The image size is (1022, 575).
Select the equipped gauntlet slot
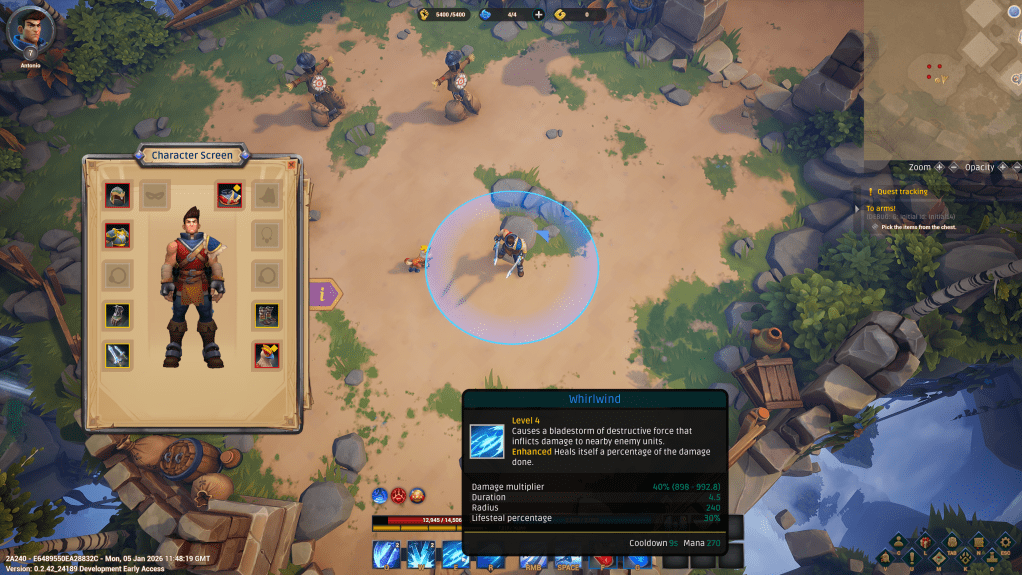pos(118,315)
